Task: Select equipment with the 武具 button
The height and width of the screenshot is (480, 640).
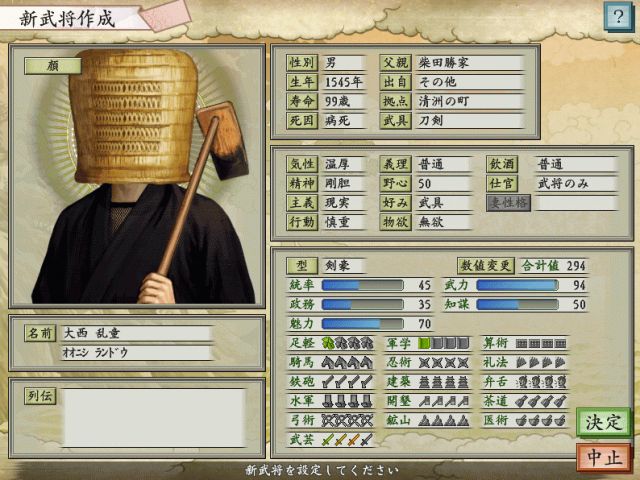Action: point(395,121)
